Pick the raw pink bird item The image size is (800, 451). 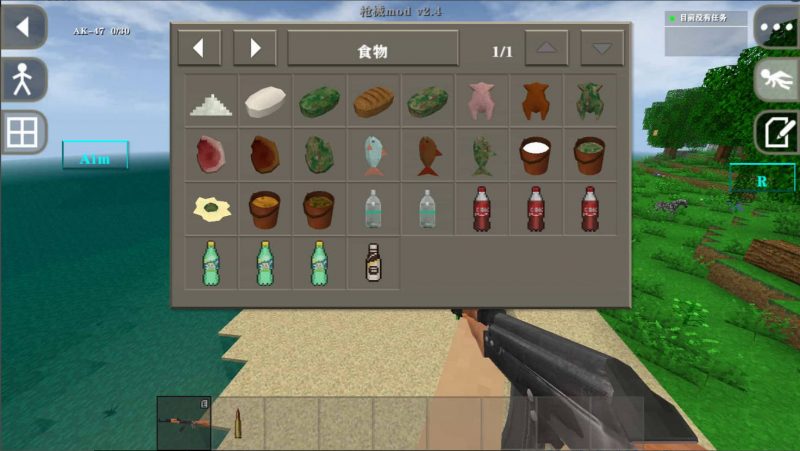pyautogui.click(x=482, y=100)
